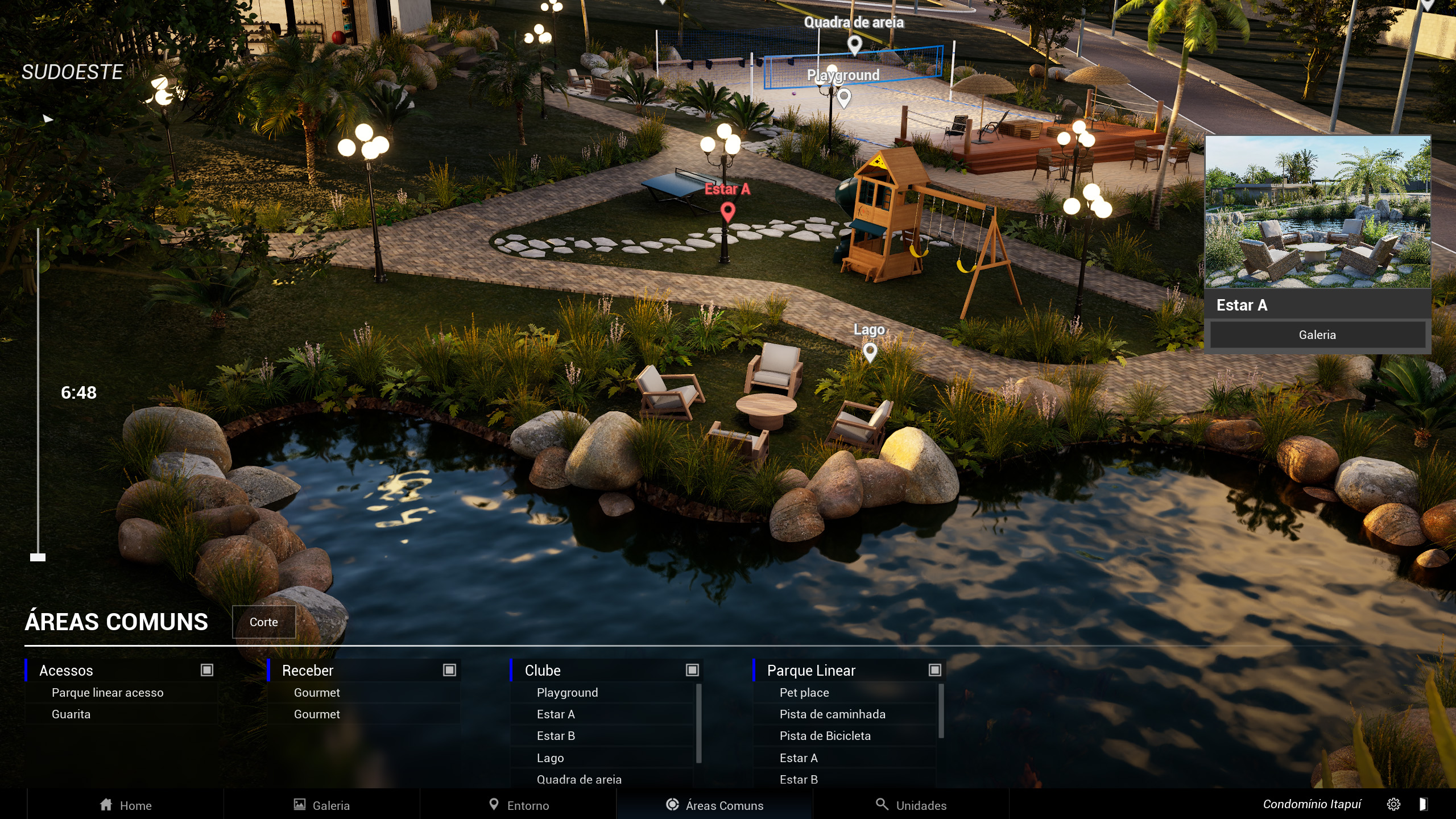Select Pista de caminhada list entry

[x=832, y=714]
